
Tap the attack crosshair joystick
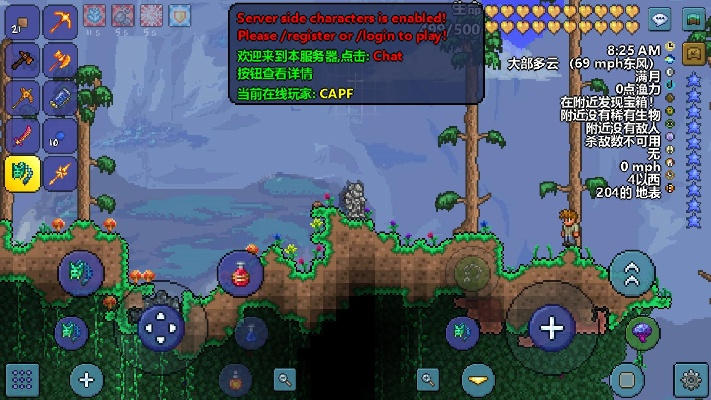[551, 326]
